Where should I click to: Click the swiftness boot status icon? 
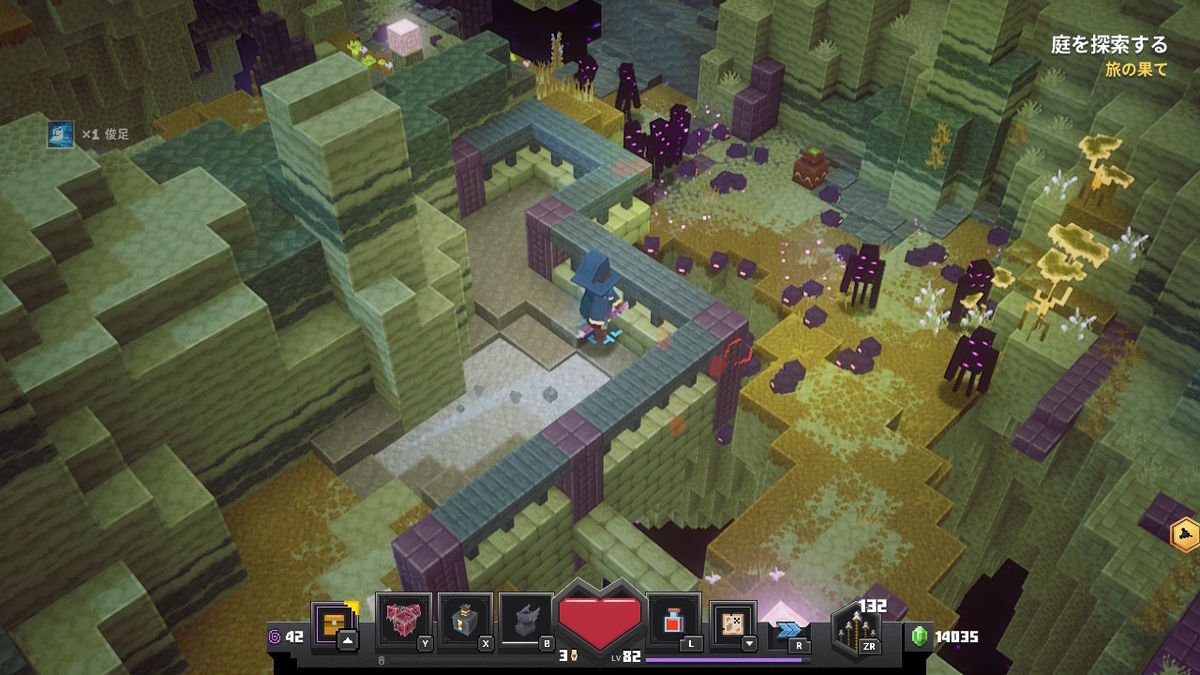tap(60, 133)
